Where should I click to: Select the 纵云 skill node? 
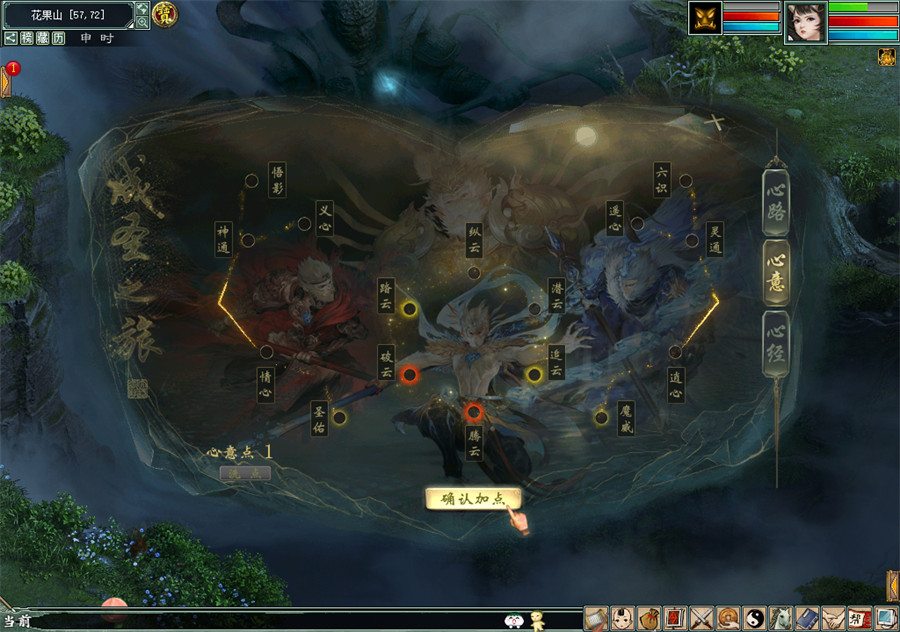coord(474,272)
